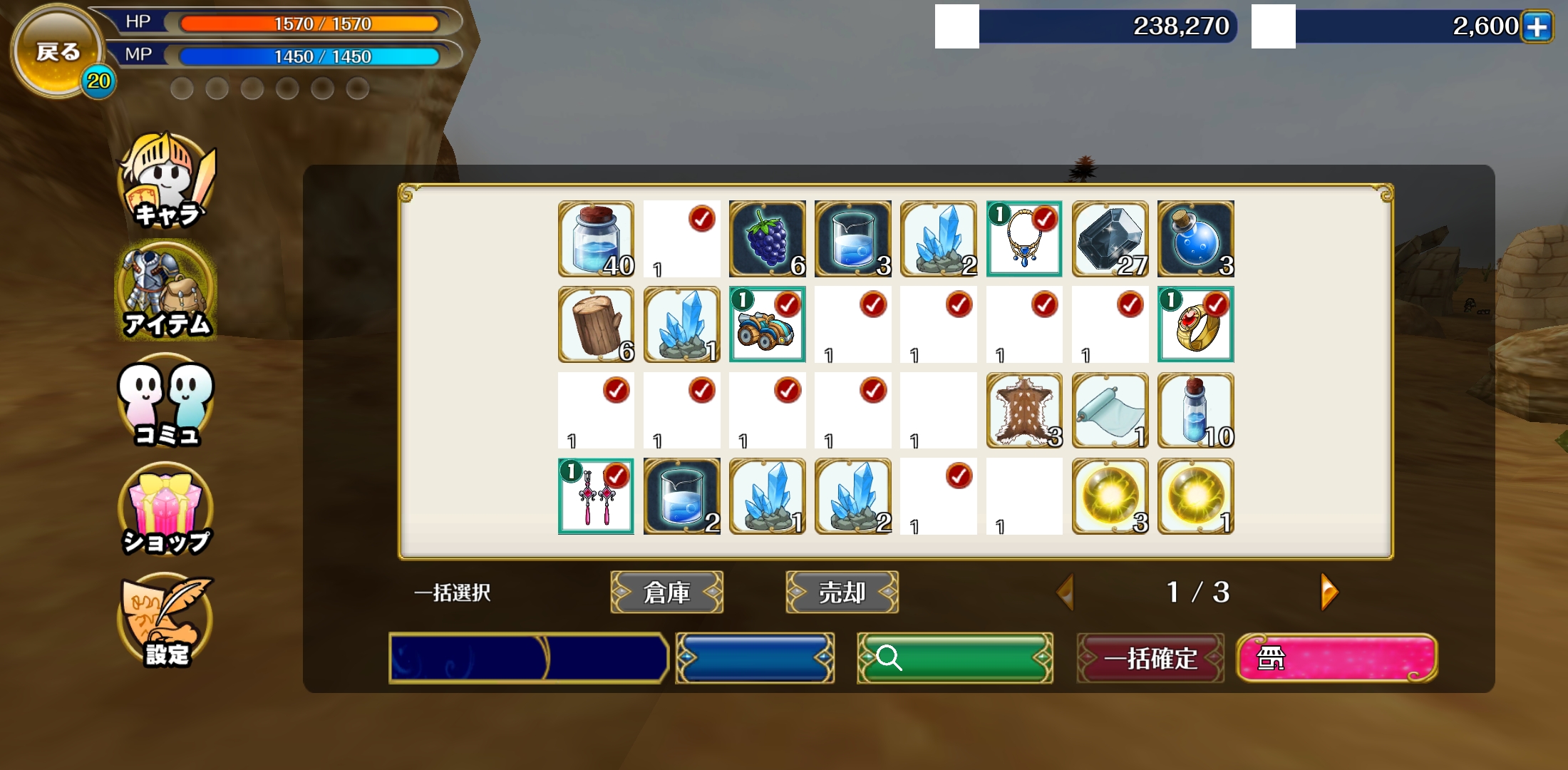Advance to the next inventory page

click(x=1328, y=592)
